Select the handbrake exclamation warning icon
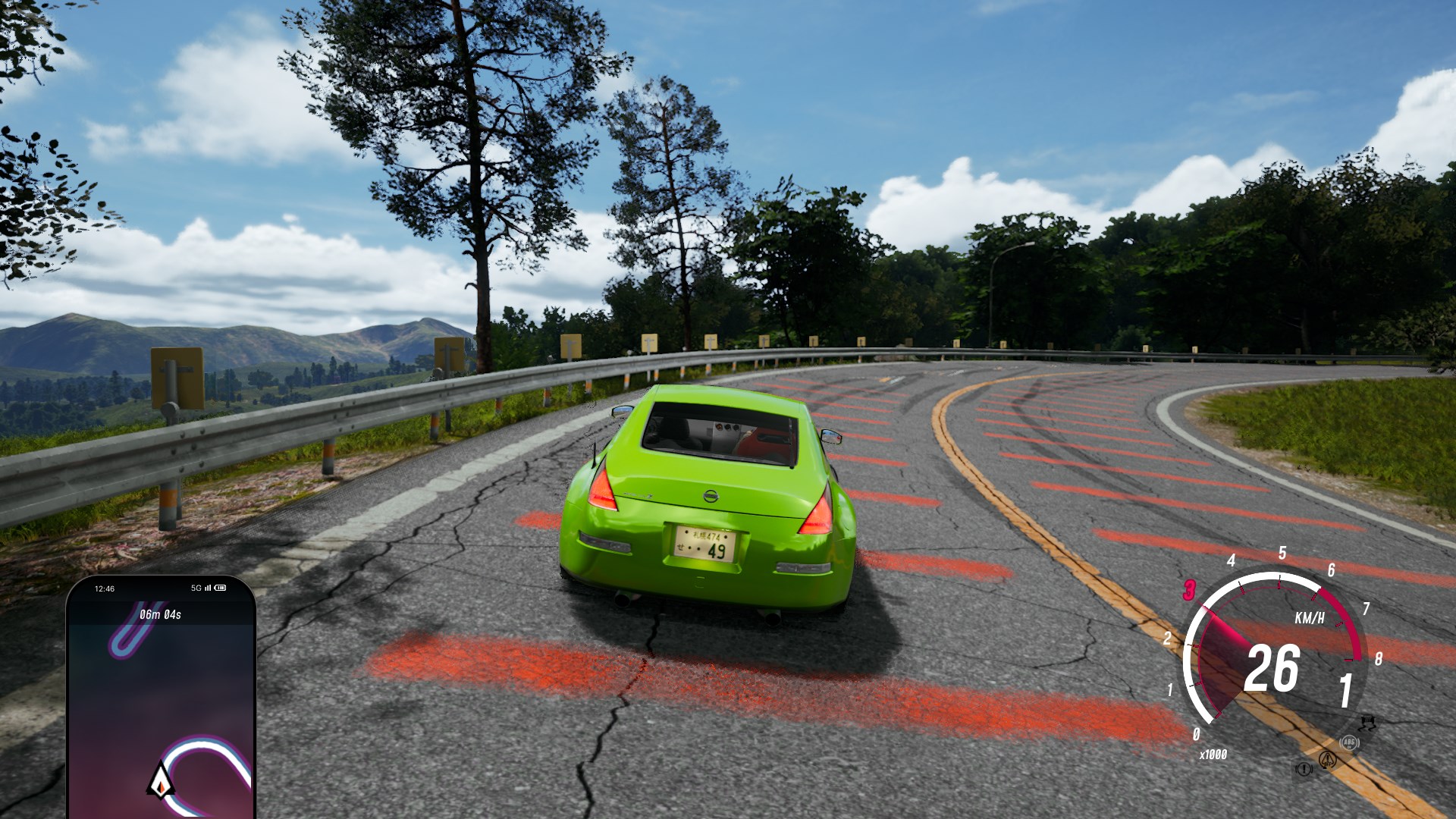Viewport: 1456px width, 819px height. pos(1304,770)
